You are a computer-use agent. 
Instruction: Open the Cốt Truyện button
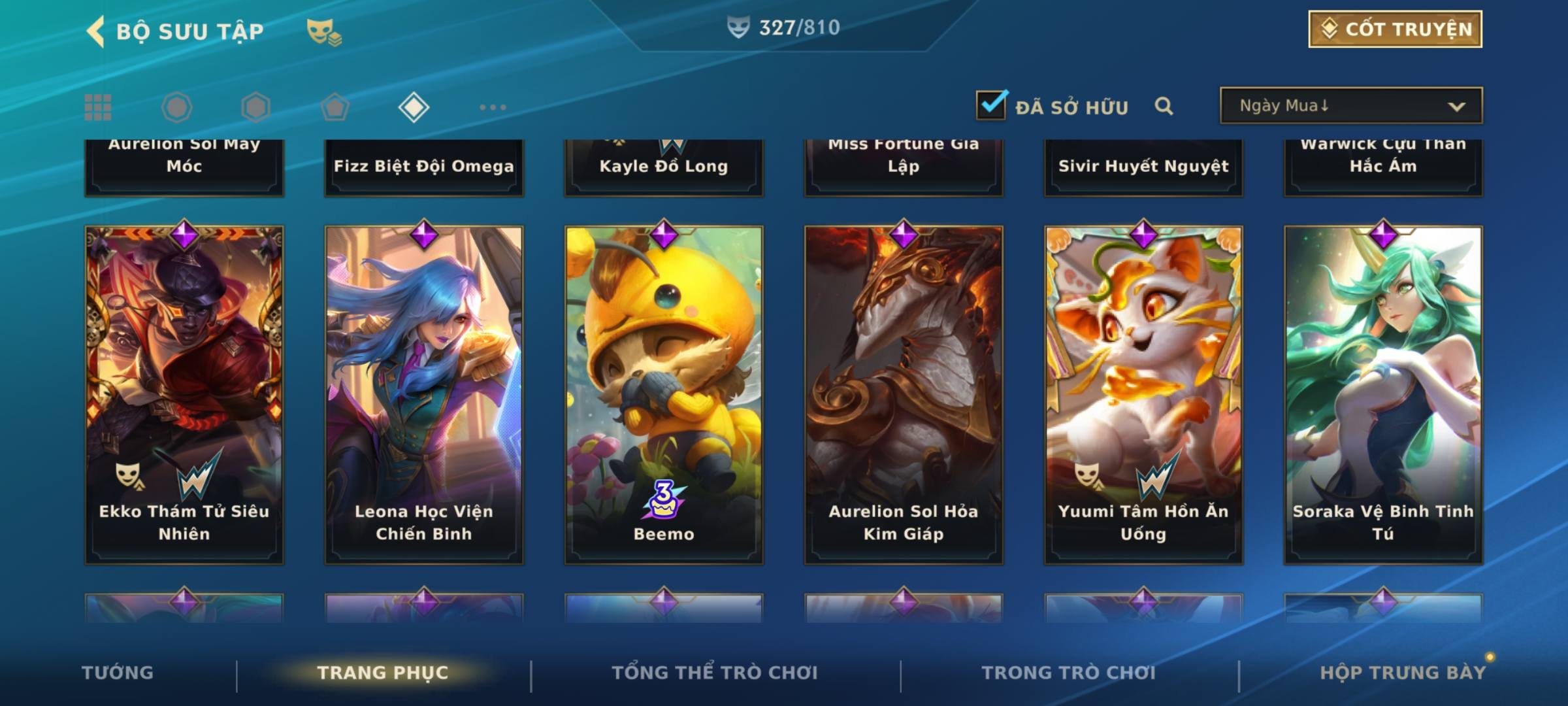pos(1395,29)
